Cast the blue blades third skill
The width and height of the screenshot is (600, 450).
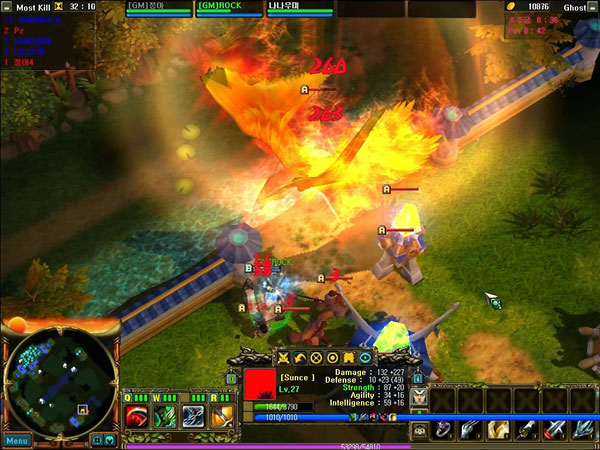click(193, 415)
